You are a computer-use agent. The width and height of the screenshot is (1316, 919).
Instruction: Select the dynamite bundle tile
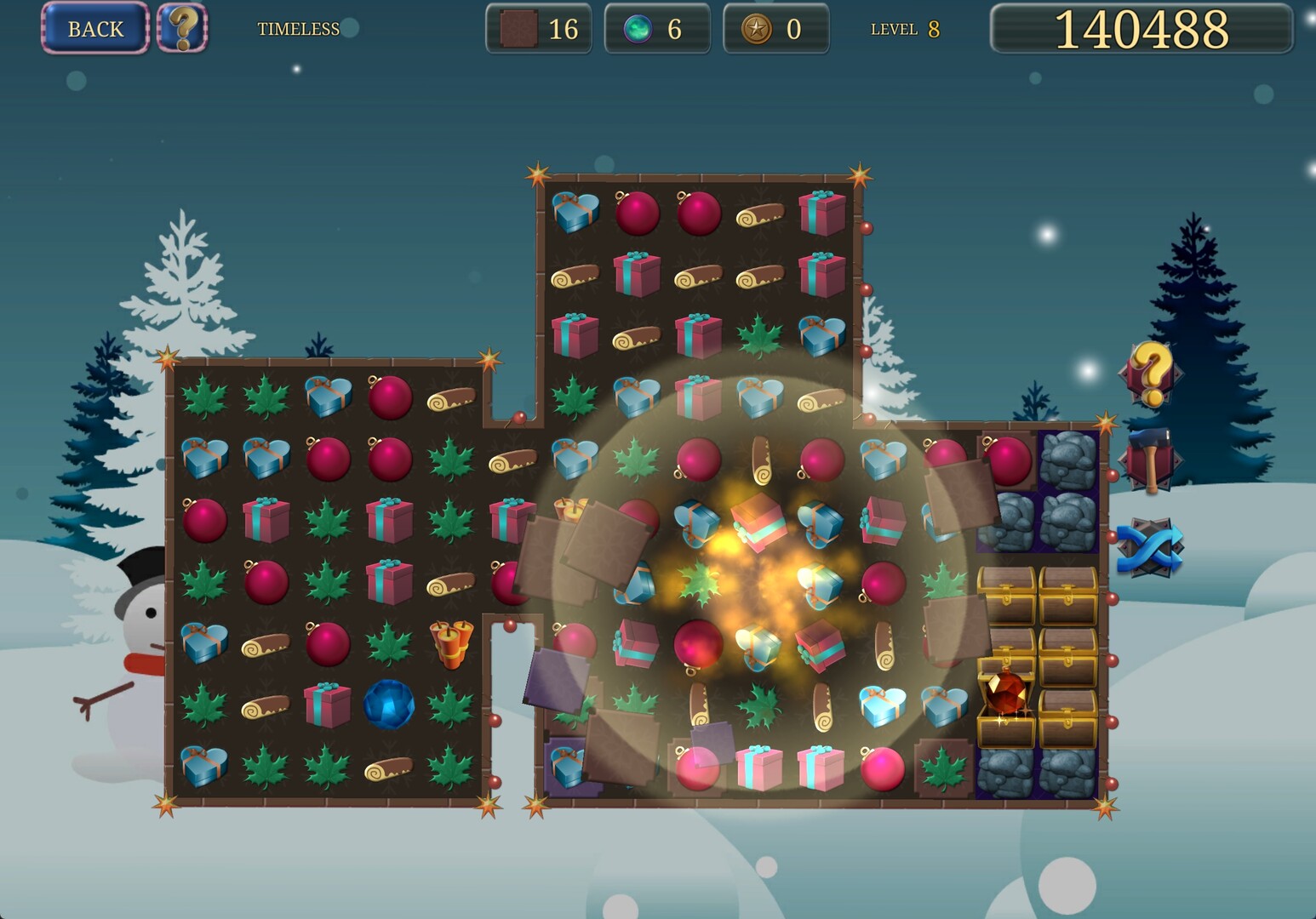[x=451, y=643]
